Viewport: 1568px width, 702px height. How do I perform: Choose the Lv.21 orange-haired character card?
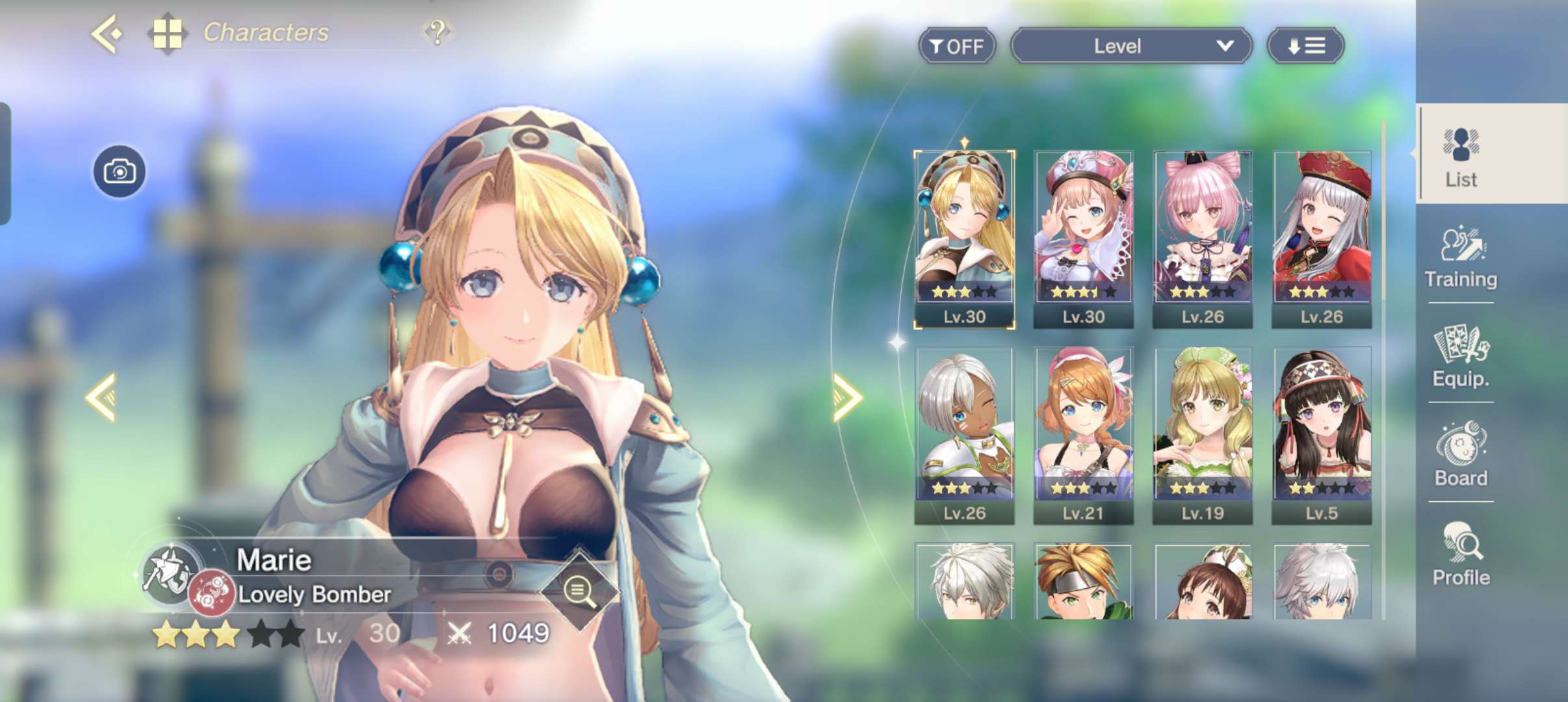pyautogui.click(x=1083, y=435)
